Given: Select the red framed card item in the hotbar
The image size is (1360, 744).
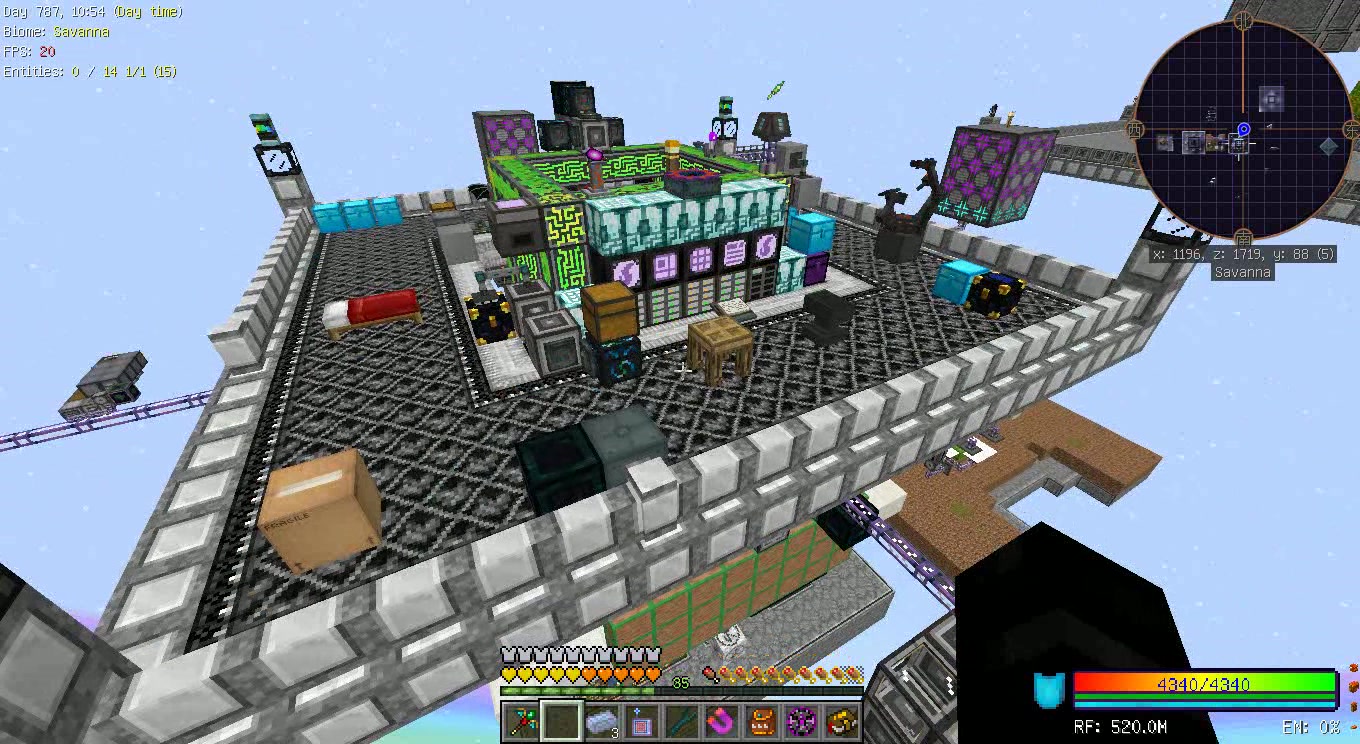Looking at the screenshot, I should click(641, 722).
